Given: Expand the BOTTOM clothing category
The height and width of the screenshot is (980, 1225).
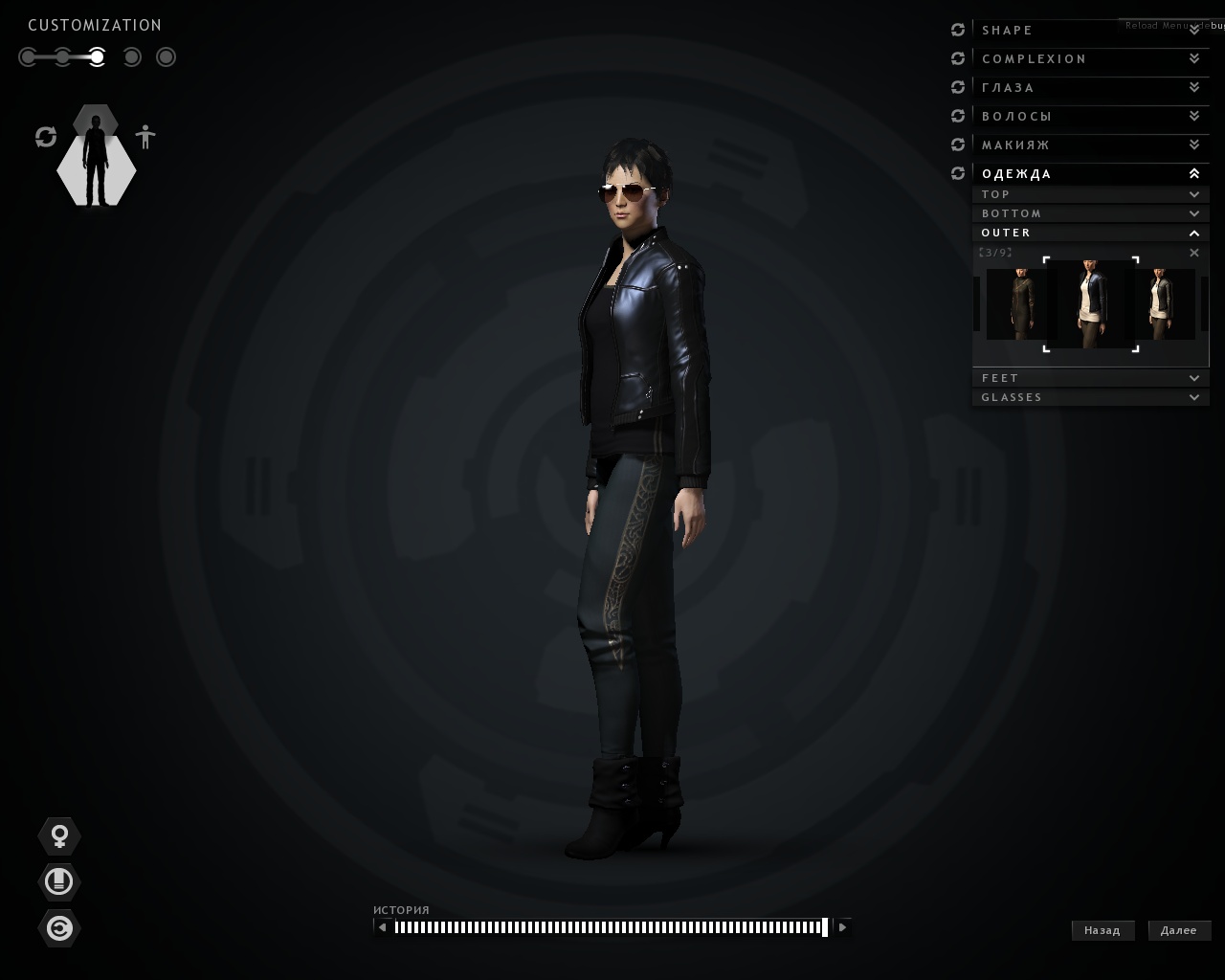Looking at the screenshot, I should point(1089,213).
